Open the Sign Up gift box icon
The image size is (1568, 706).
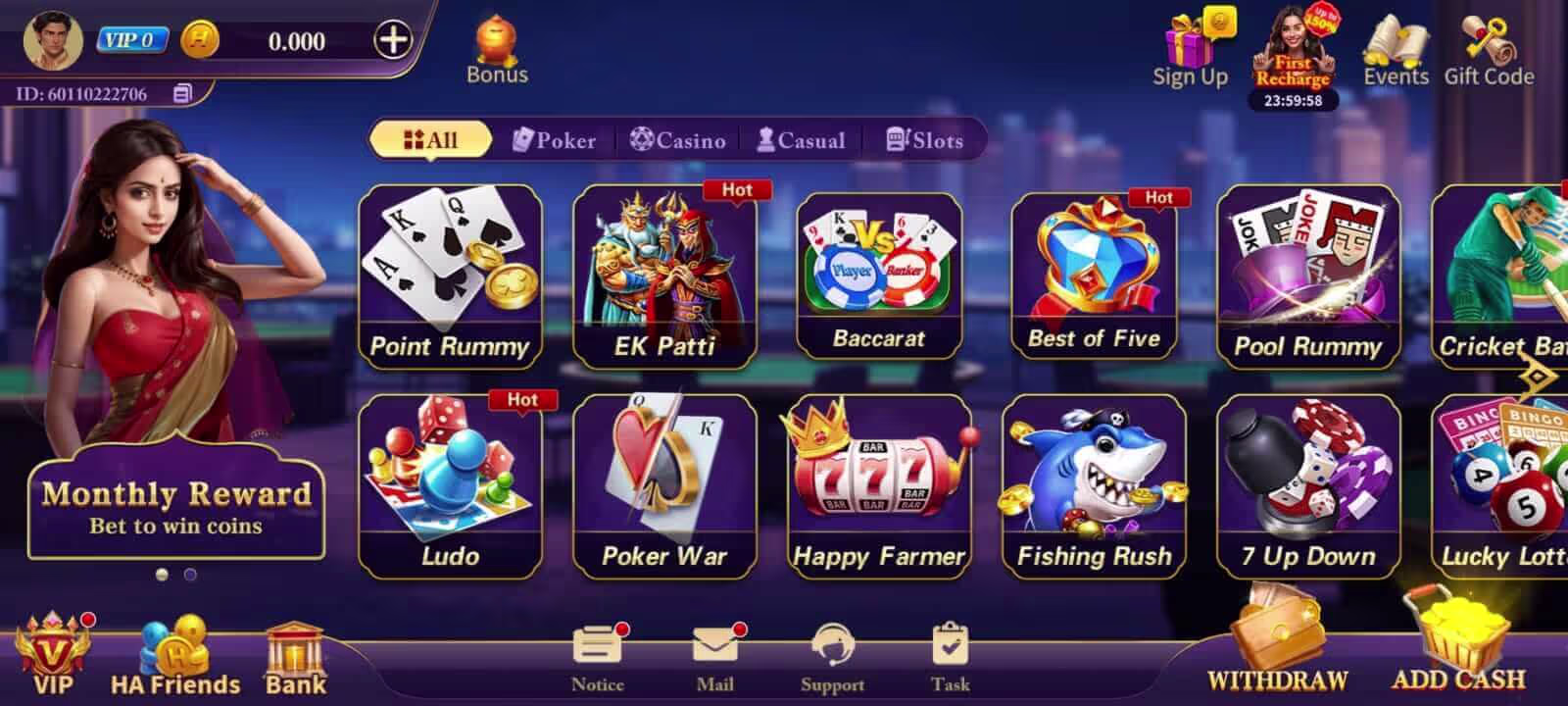coord(1190,39)
